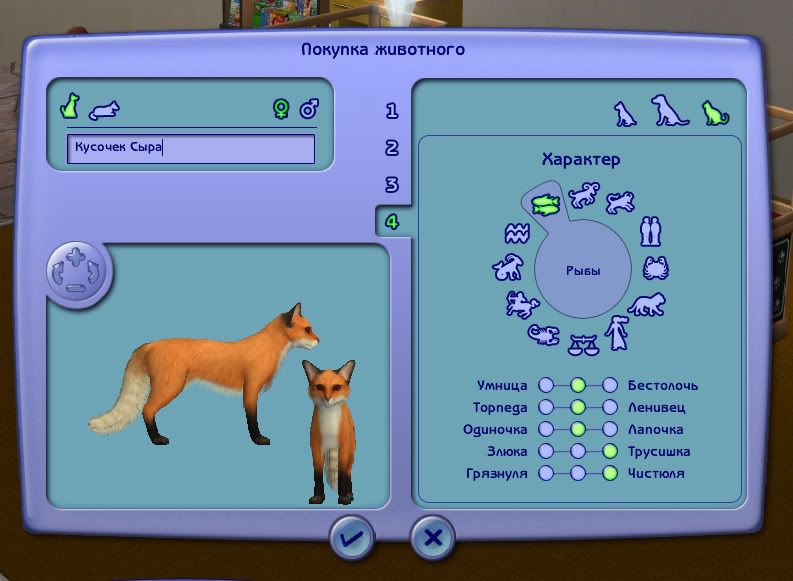The height and width of the screenshot is (581, 793).
Task: Switch to step 1 tab
Action: (392, 111)
